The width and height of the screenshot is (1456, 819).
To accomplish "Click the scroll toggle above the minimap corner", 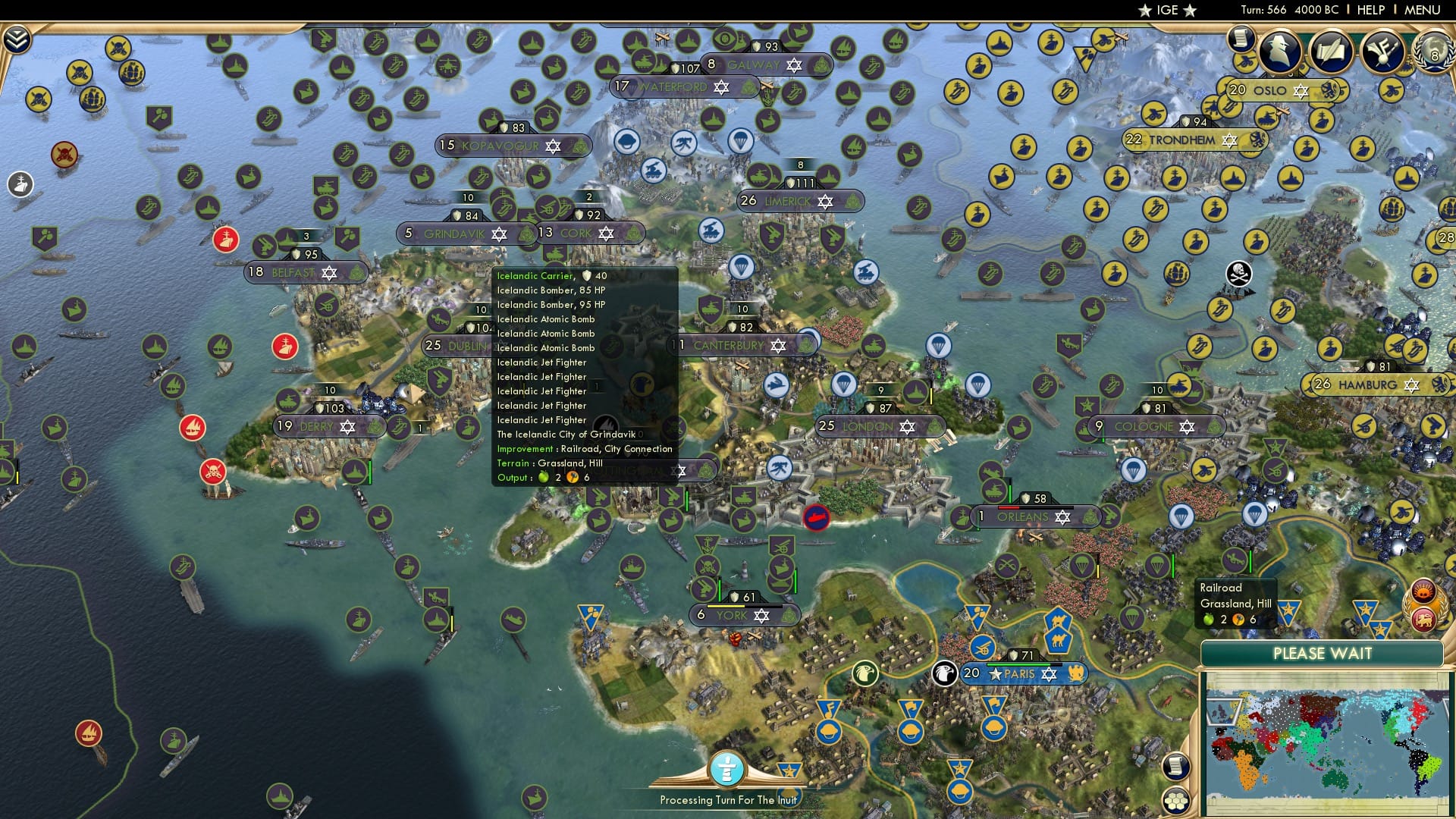I will (1175, 766).
